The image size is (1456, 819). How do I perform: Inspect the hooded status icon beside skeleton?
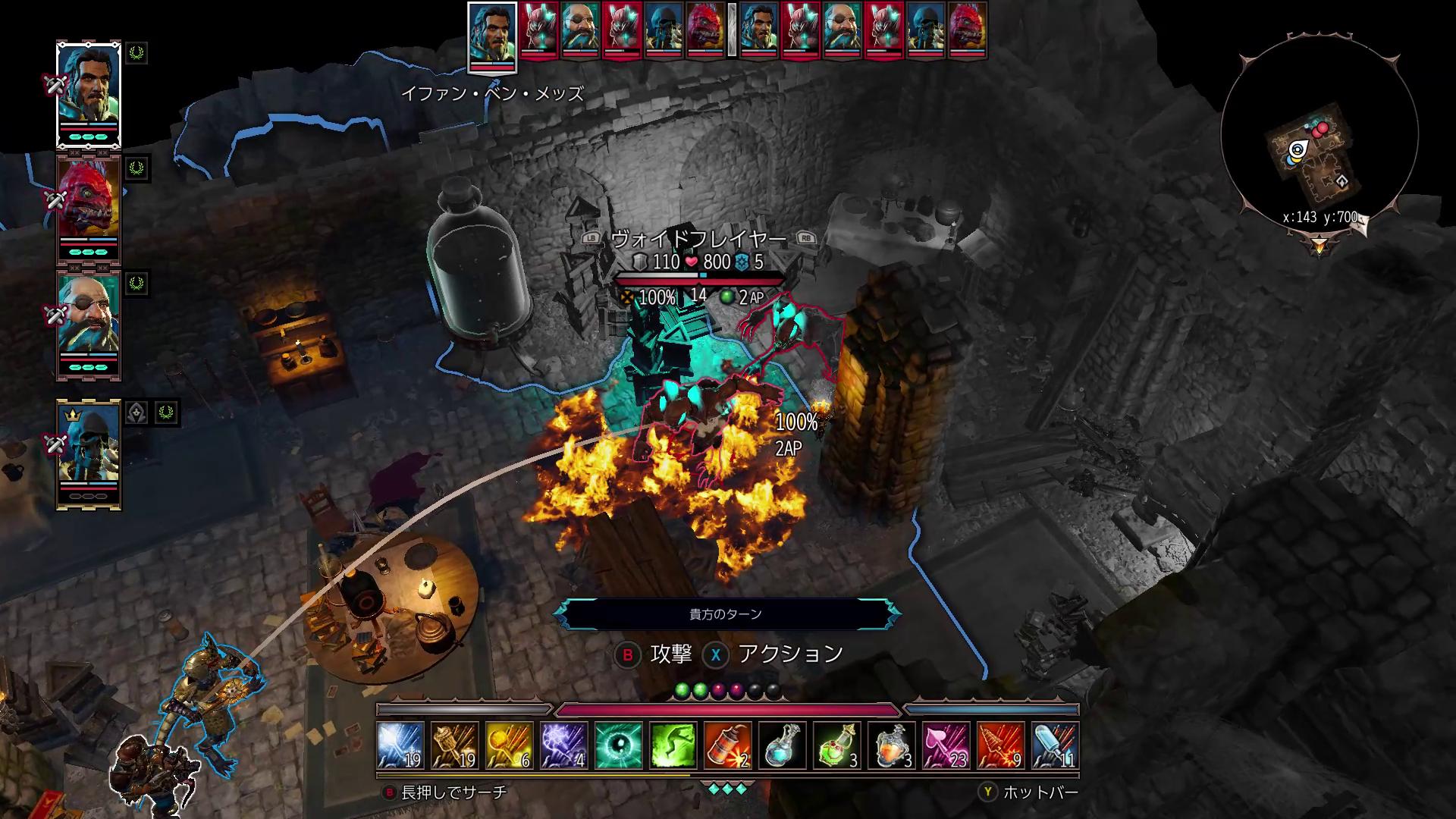[136, 413]
